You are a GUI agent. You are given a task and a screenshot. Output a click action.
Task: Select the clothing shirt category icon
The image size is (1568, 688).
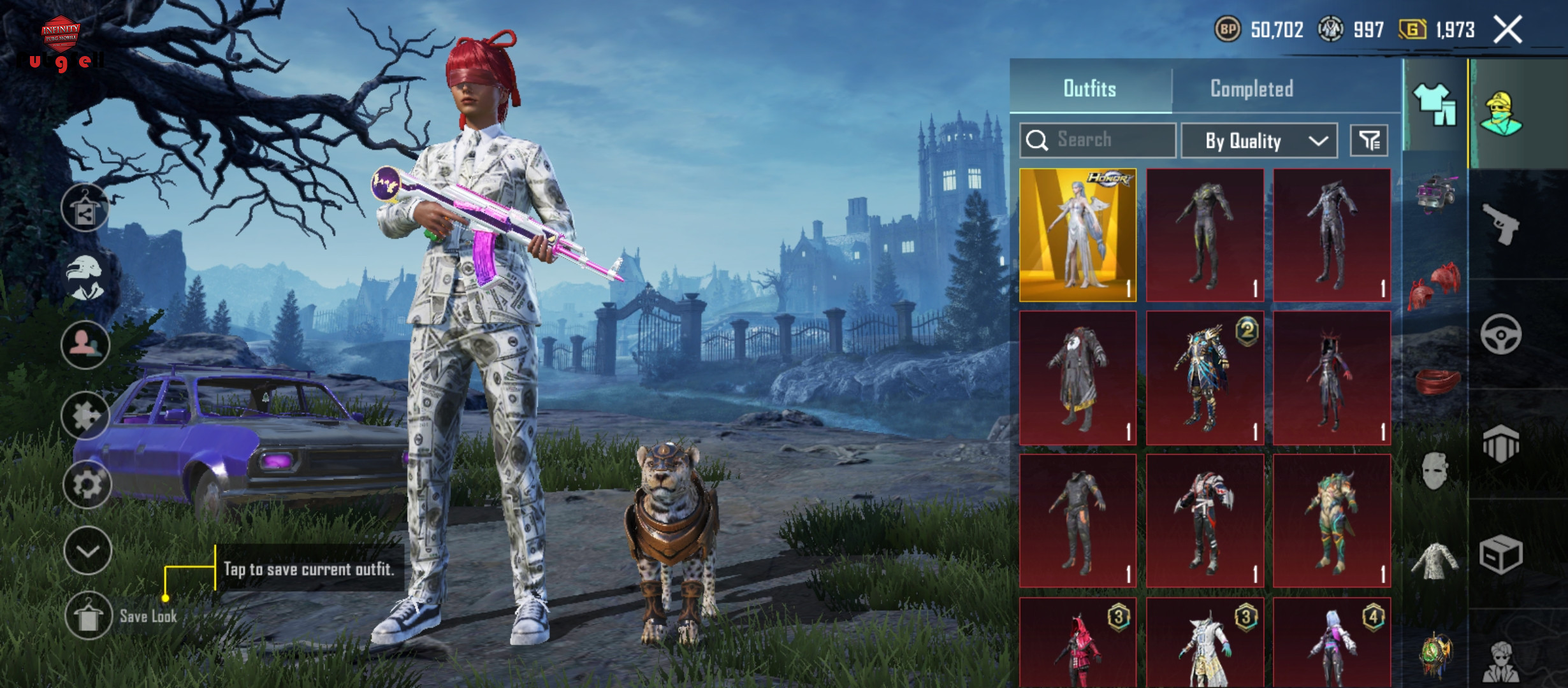click(1435, 105)
